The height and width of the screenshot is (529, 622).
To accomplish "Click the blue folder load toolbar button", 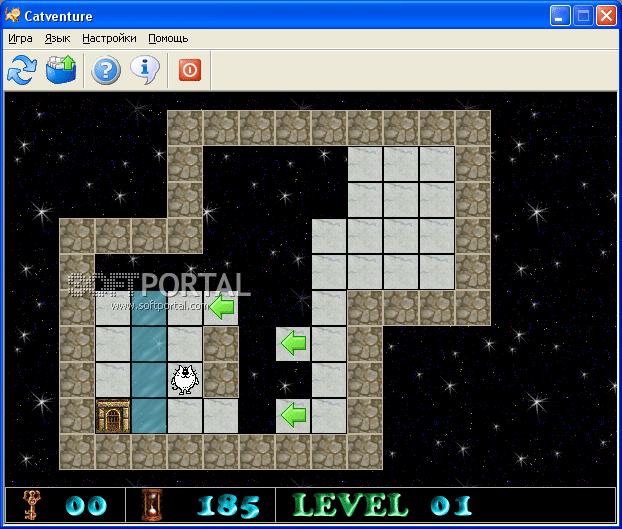I will pos(61,70).
